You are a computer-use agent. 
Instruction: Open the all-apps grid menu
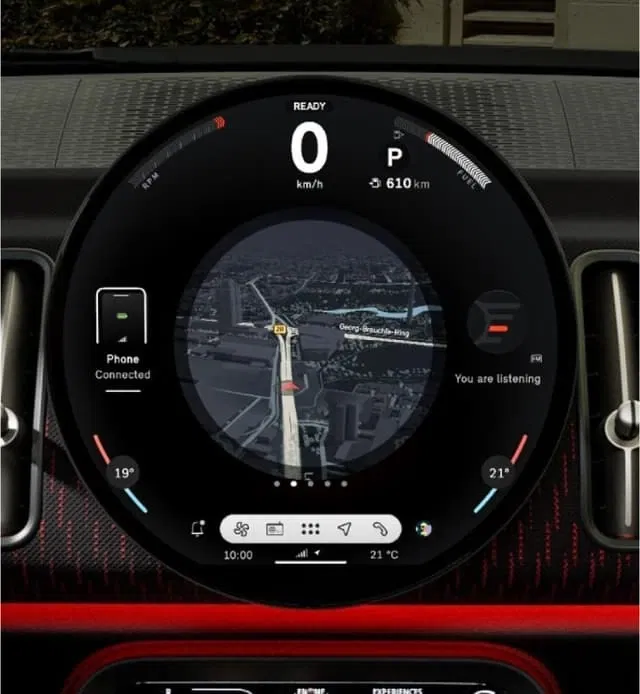click(x=310, y=529)
